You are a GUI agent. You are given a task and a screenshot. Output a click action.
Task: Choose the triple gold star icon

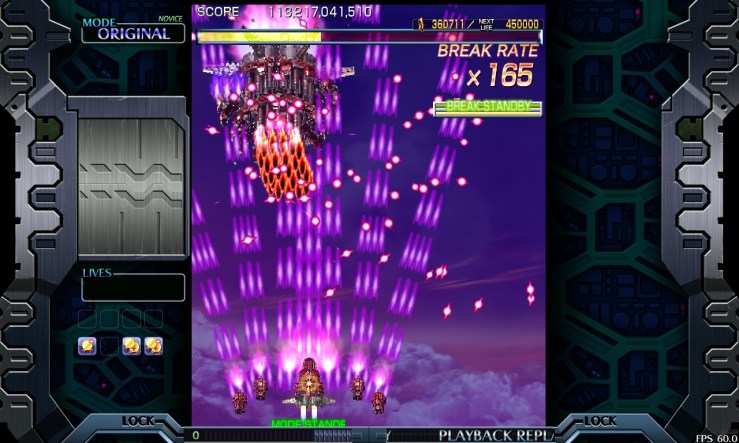click(153, 346)
